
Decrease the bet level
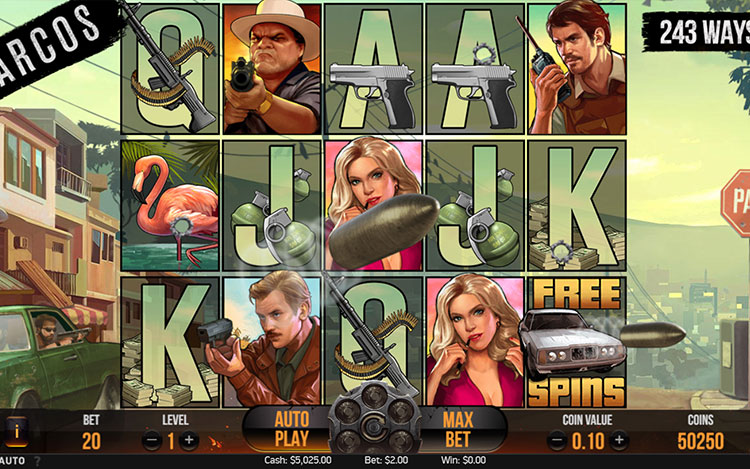click(151, 440)
